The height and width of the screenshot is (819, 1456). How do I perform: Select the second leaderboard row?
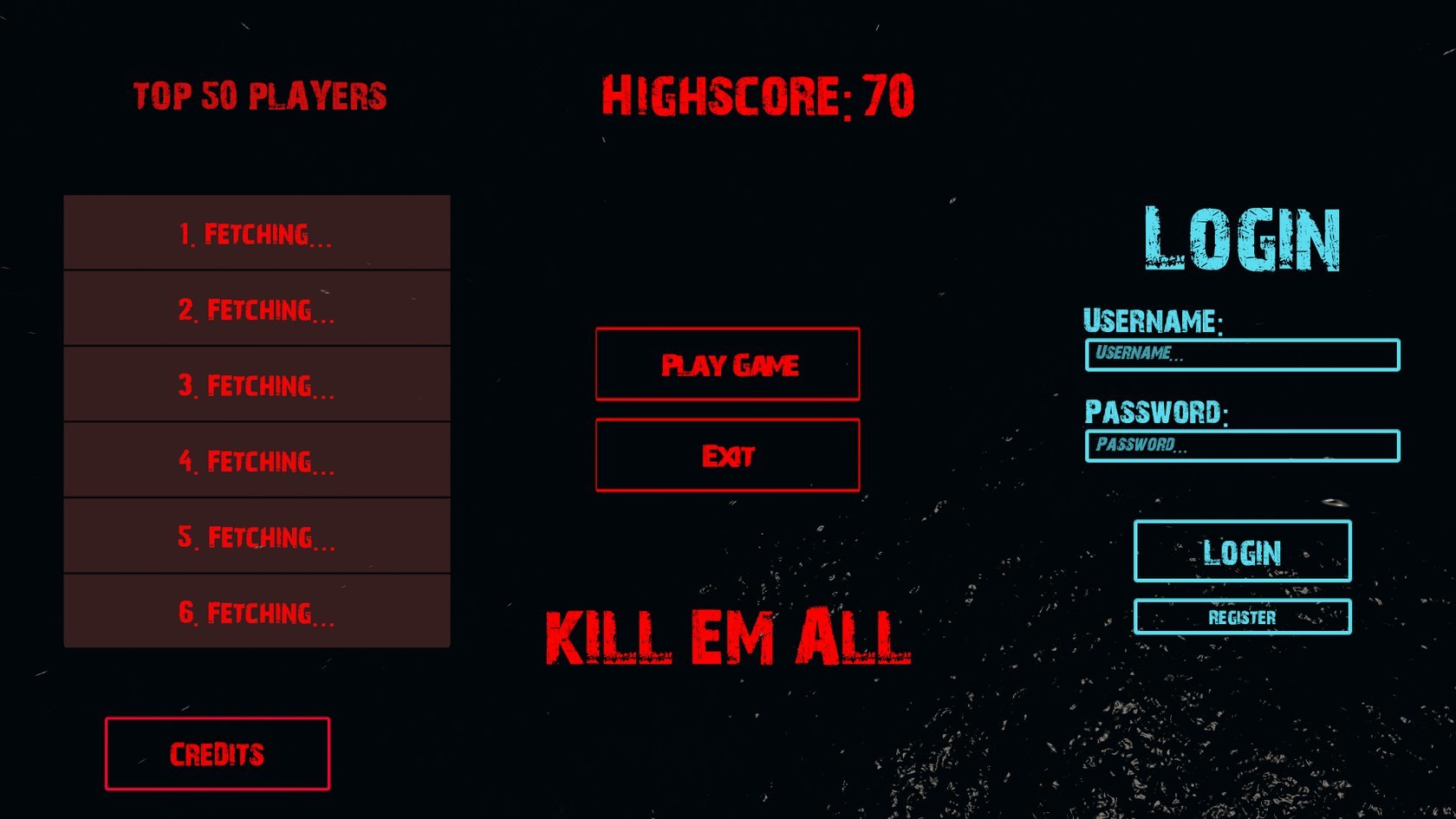(x=257, y=308)
